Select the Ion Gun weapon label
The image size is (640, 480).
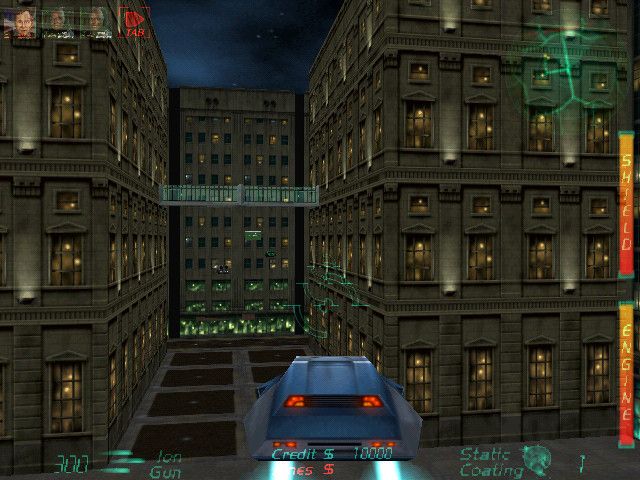click(165, 464)
